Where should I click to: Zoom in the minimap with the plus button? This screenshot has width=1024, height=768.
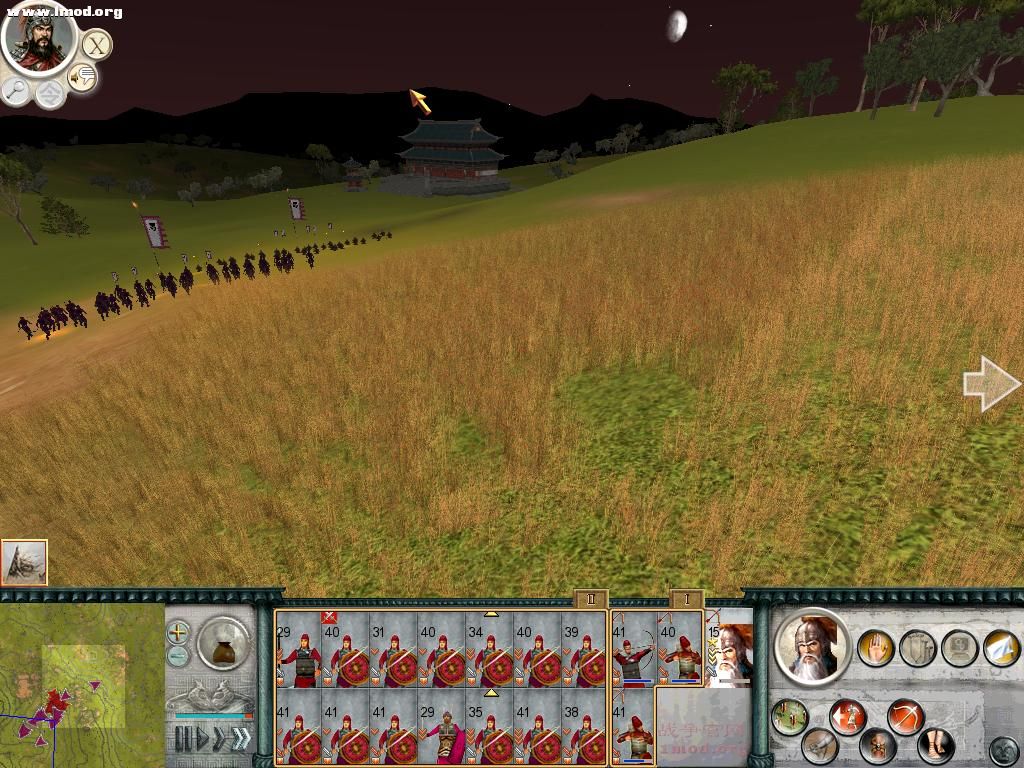point(177,632)
